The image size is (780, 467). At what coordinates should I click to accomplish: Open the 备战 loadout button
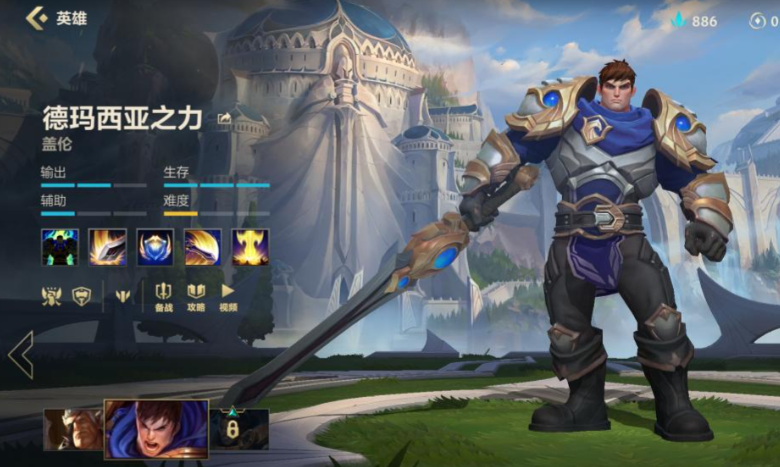pyautogui.click(x=163, y=296)
